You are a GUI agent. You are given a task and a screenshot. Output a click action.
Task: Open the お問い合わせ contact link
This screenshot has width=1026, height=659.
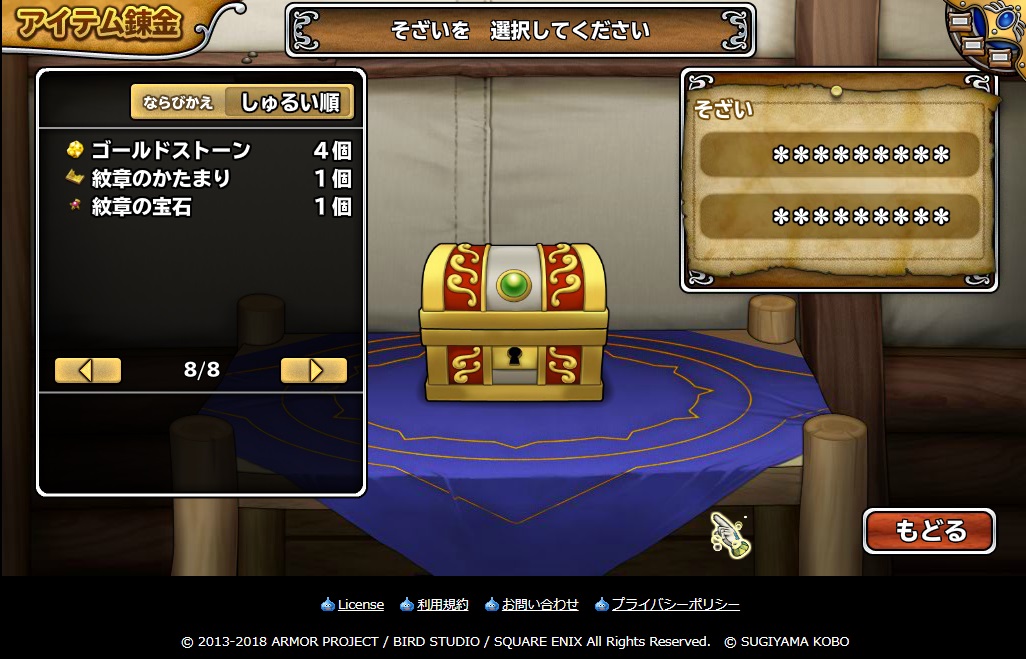tap(539, 604)
